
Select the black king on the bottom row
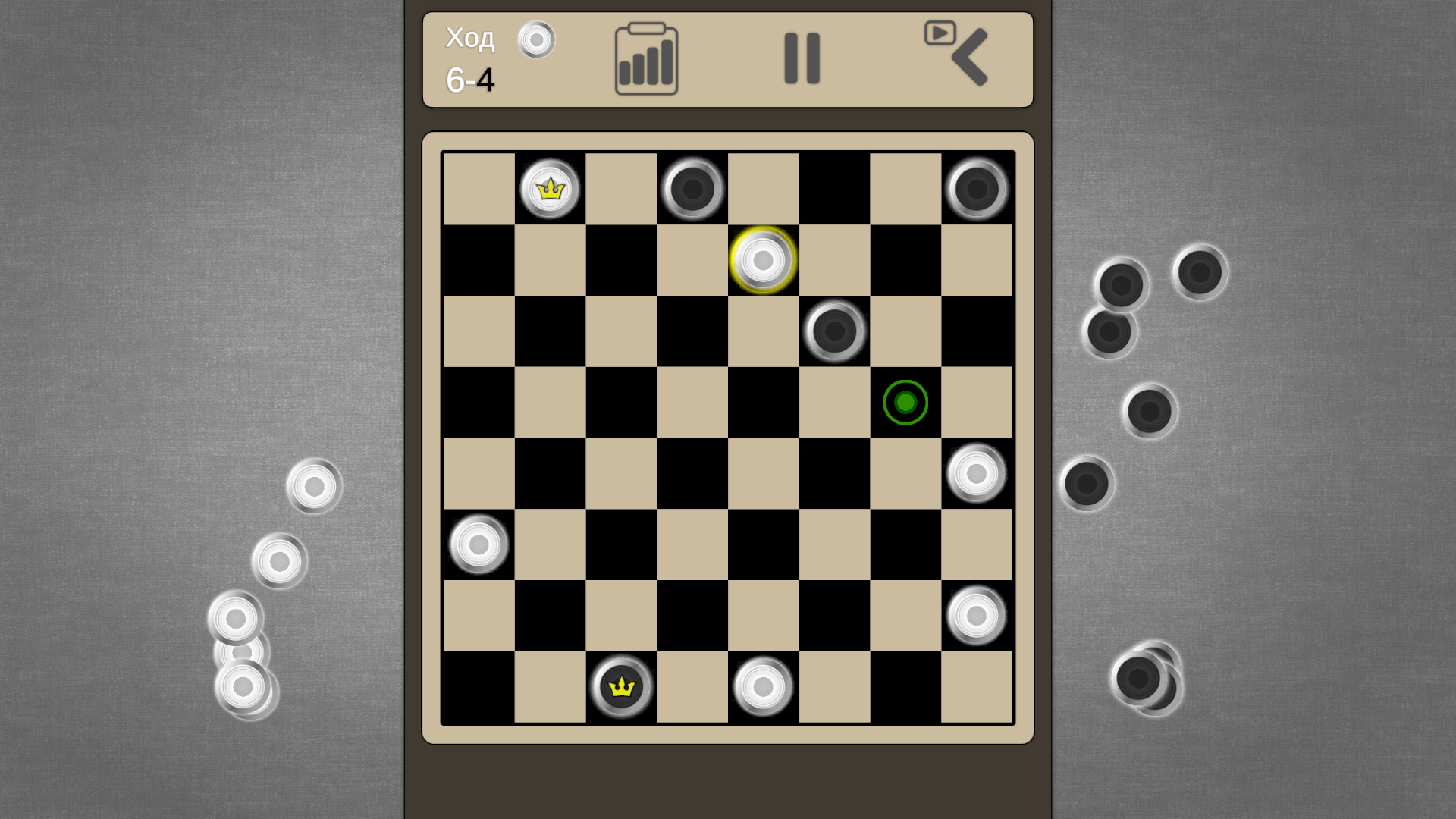point(620,686)
